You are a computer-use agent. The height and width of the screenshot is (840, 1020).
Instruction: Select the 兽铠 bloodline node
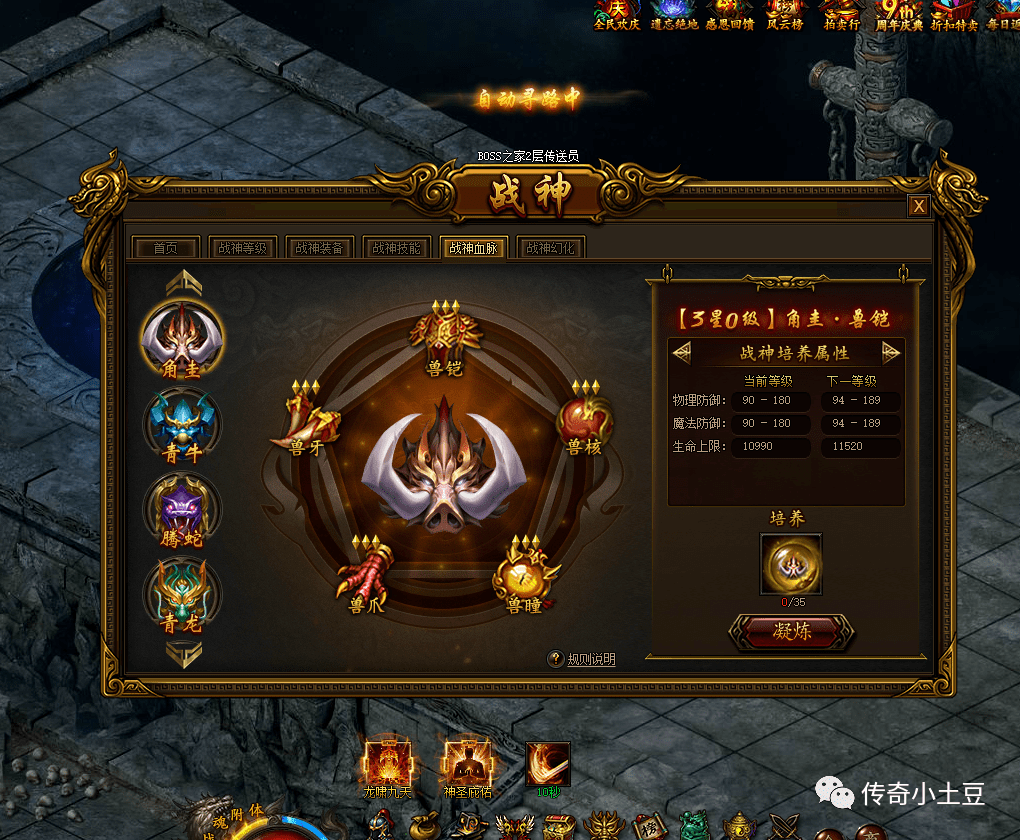tap(444, 335)
